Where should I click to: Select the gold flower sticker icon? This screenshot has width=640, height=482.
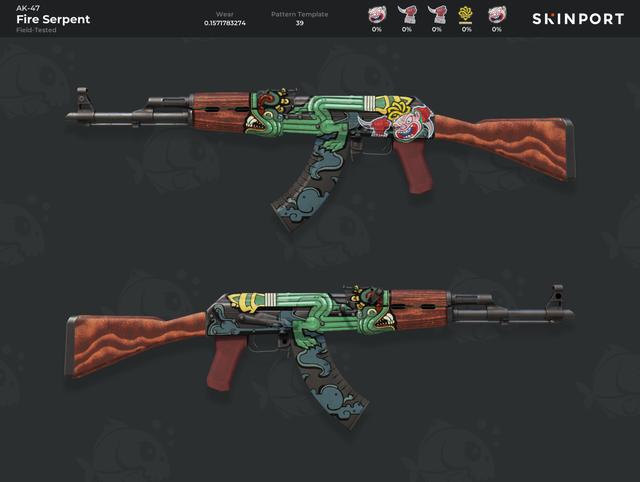click(x=466, y=14)
